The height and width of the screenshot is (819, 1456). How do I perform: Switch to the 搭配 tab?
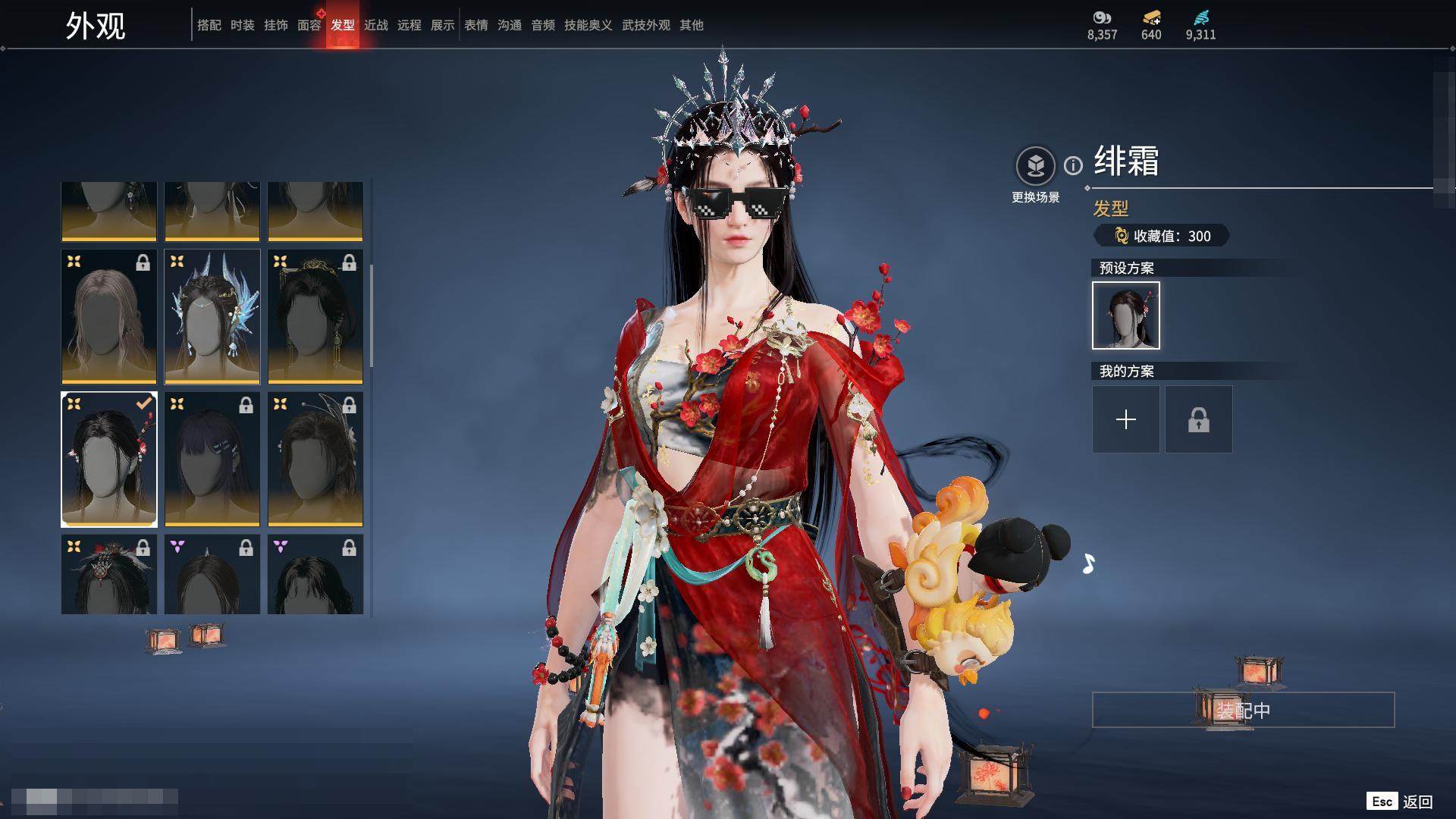point(209,25)
